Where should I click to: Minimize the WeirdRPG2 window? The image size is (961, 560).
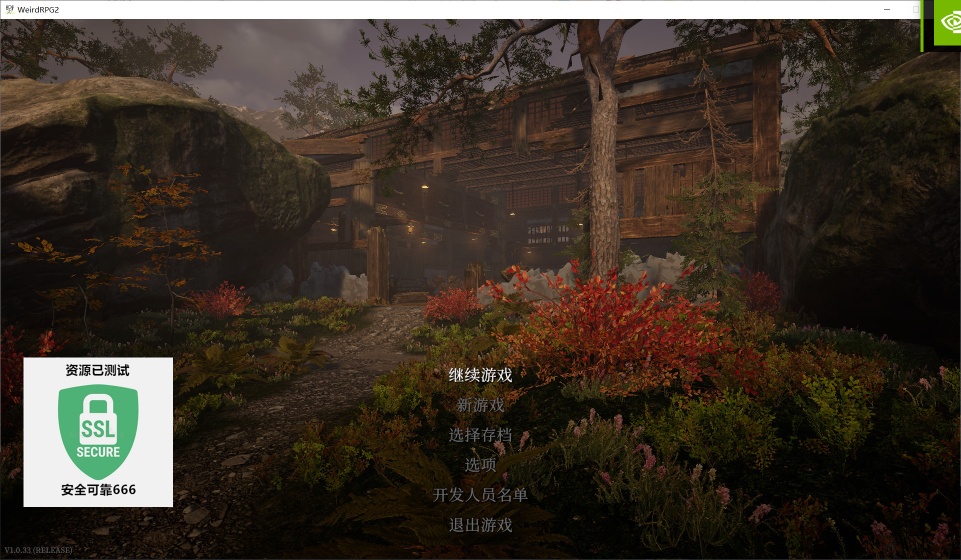tap(886, 8)
